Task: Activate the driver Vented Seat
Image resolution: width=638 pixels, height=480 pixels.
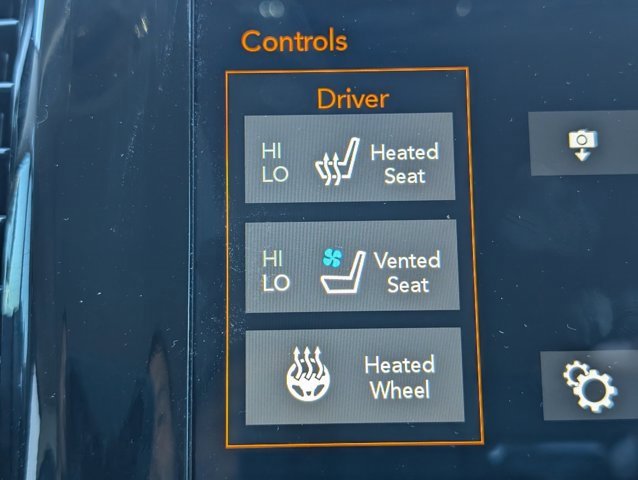Action: (x=351, y=266)
